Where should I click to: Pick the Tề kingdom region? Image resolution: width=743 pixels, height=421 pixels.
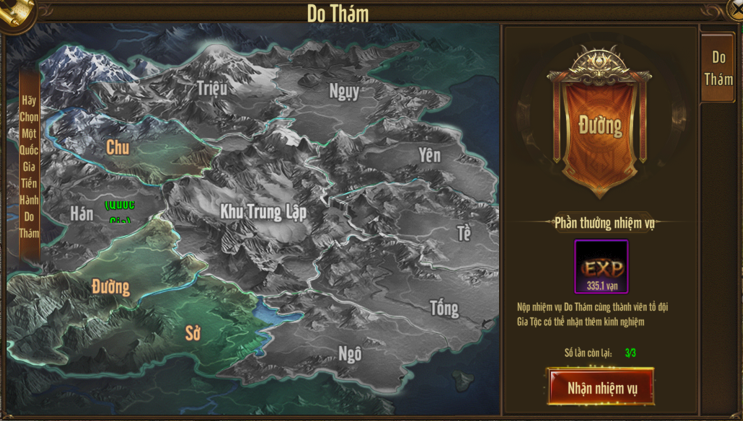coord(463,233)
